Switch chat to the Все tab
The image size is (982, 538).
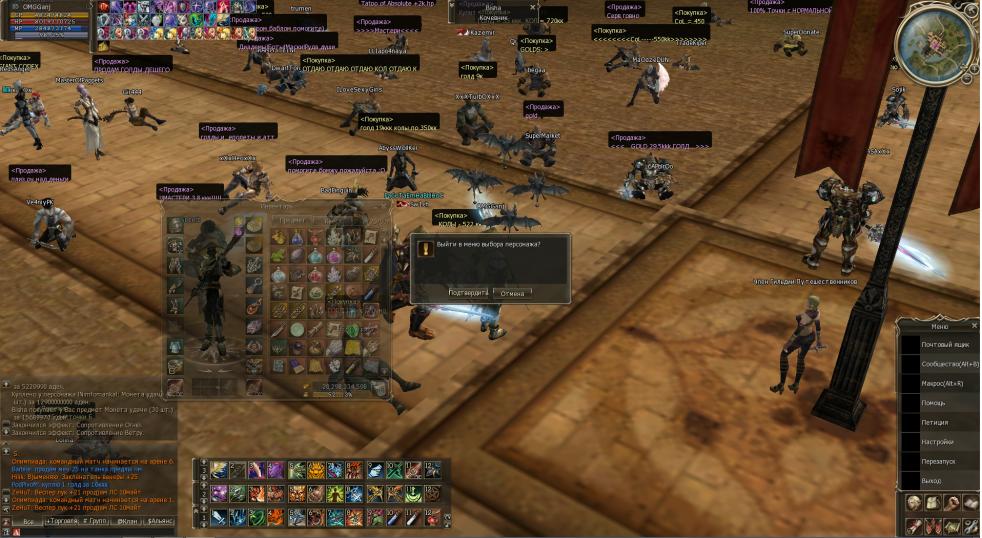point(28,521)
